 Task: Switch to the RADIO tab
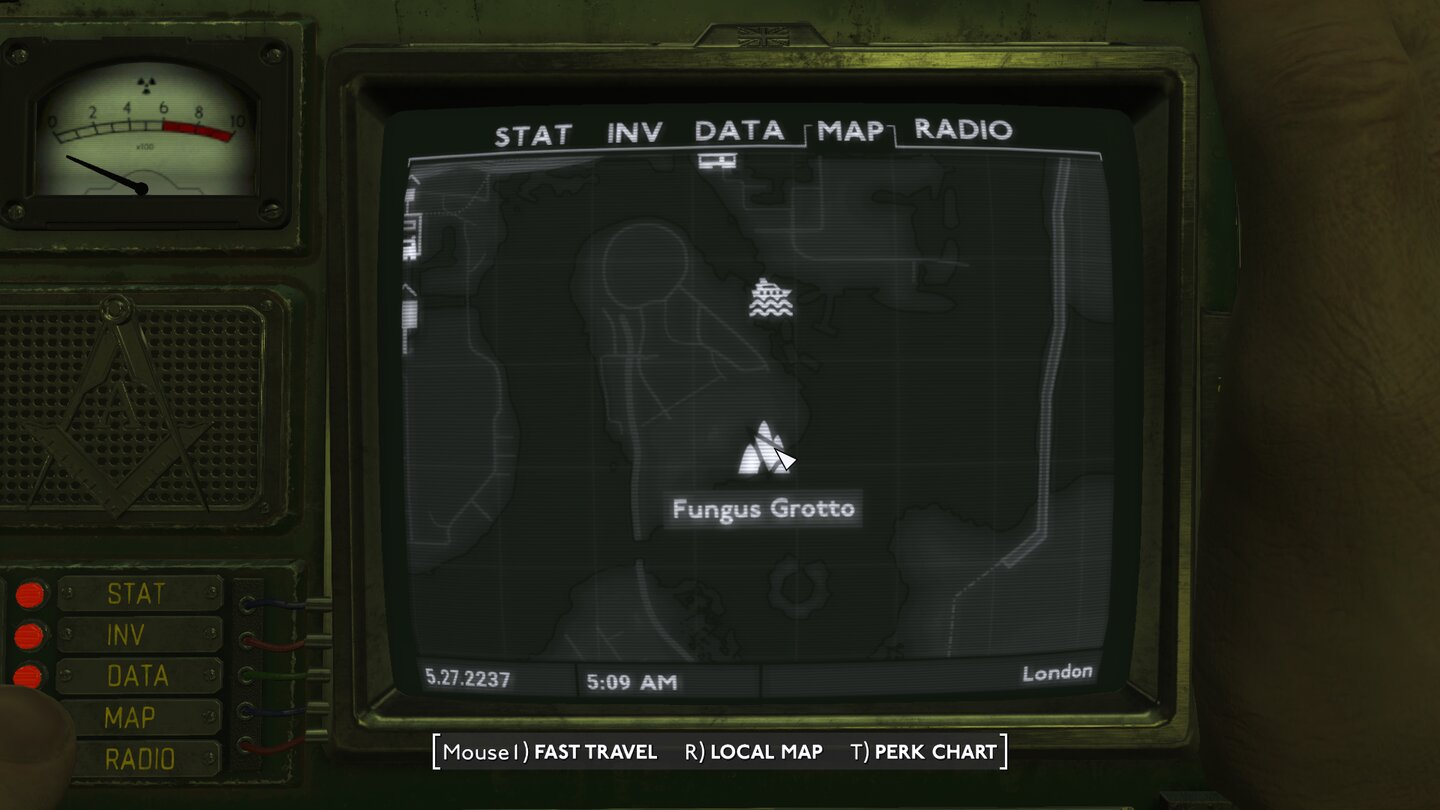pyautogui.click(x=963, y=131)
